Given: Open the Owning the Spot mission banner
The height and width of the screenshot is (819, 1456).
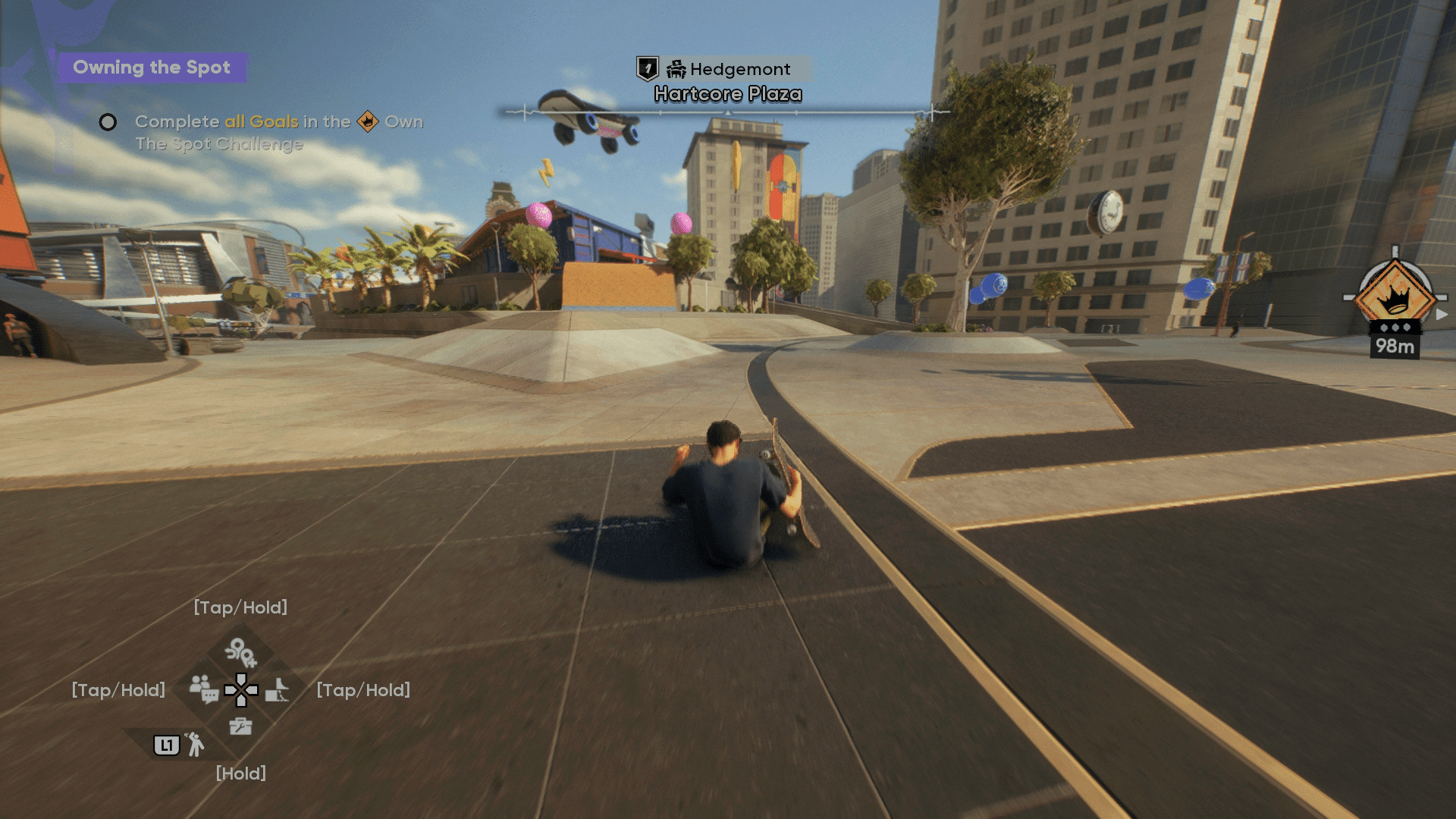Looking at the screenshot, I should pyautogui.click(x=152, y=67).
